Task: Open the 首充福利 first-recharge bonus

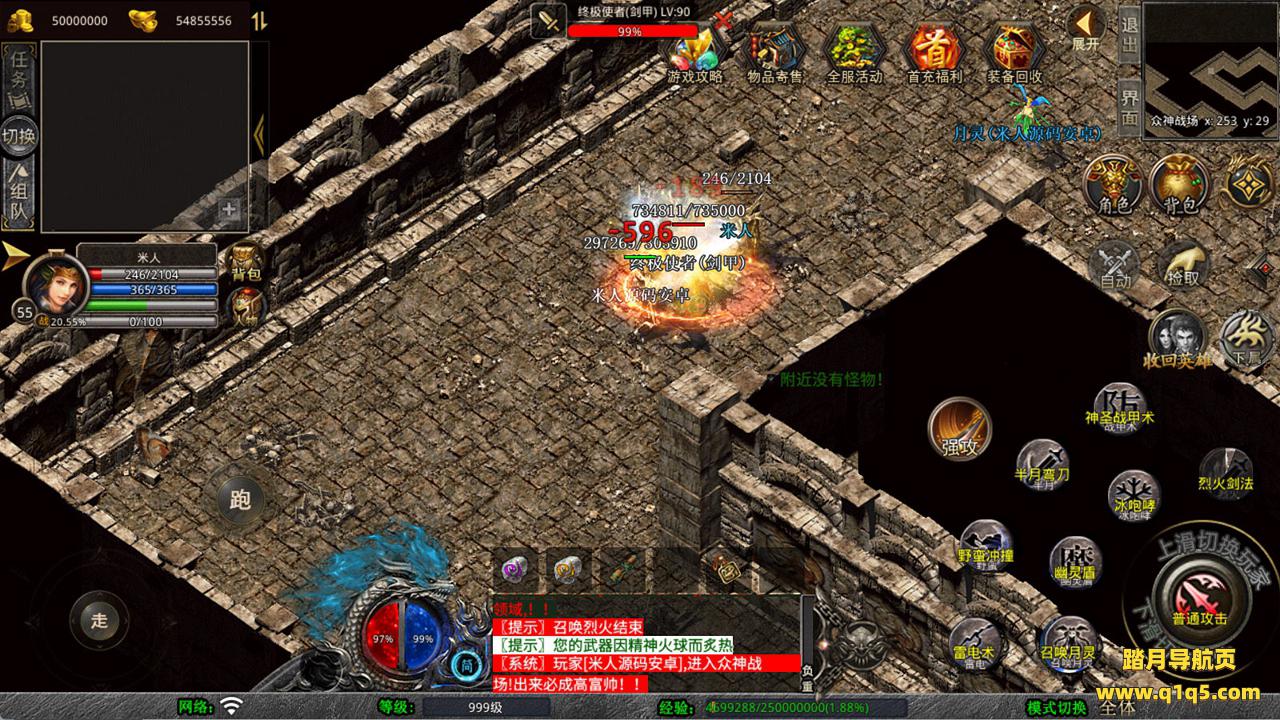Action: (934, 50)
